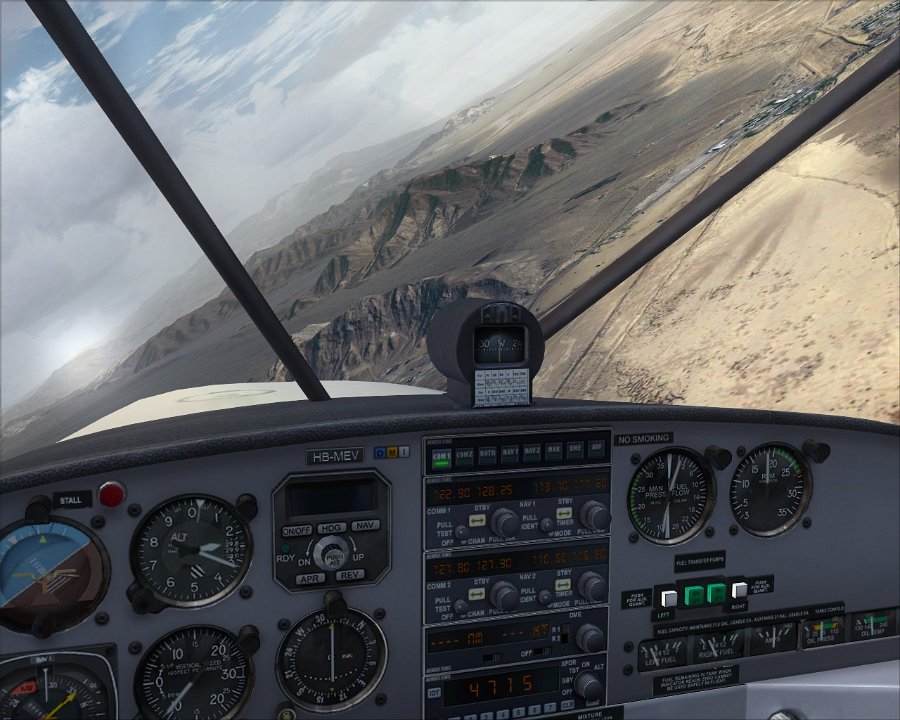Activate autopilot APR approach mode
This screenshot has width=900, height=720.
pyautogui.click(x=311, y=578)
